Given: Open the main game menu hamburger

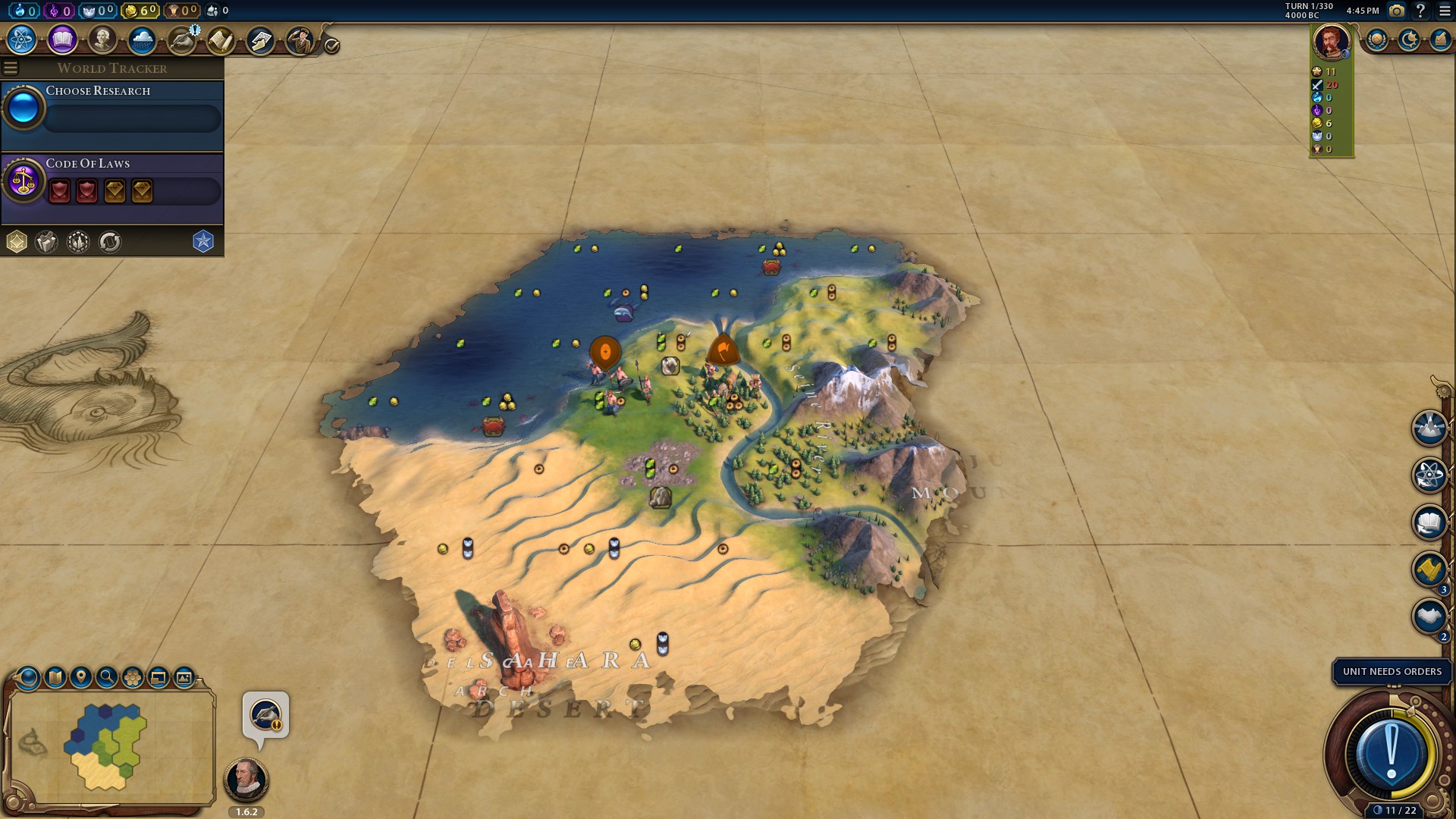Looking at the screenshot, I should click(1444, 11).
